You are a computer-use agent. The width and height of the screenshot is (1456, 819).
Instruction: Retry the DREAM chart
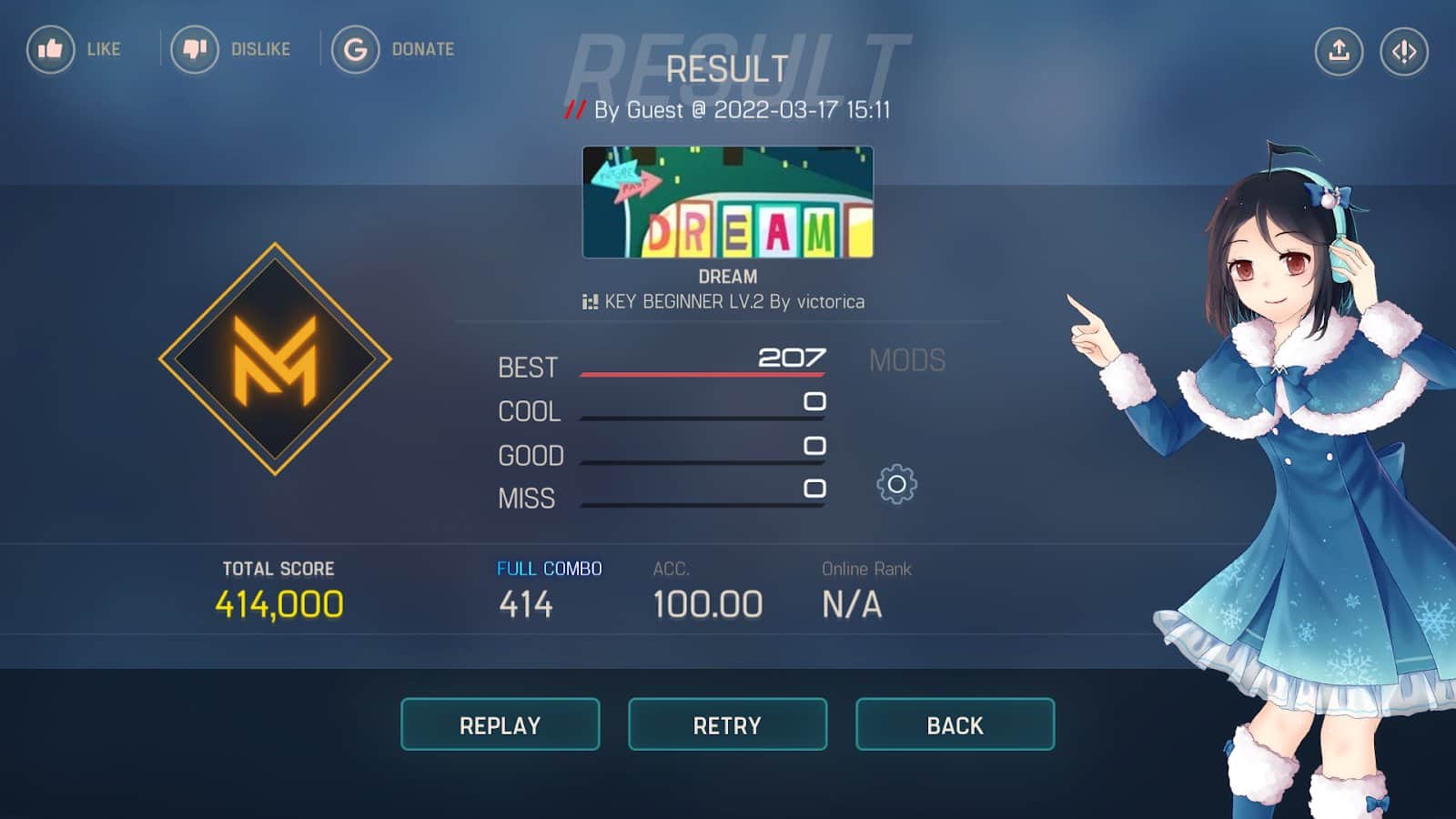point(727,724)
